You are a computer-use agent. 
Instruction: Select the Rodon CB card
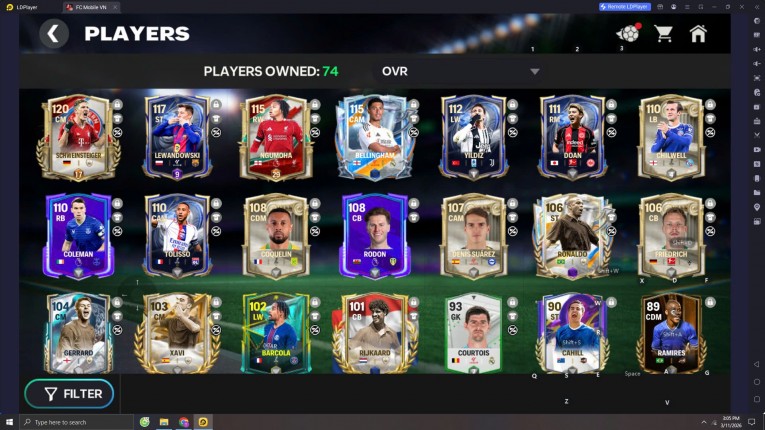(372, 234)
